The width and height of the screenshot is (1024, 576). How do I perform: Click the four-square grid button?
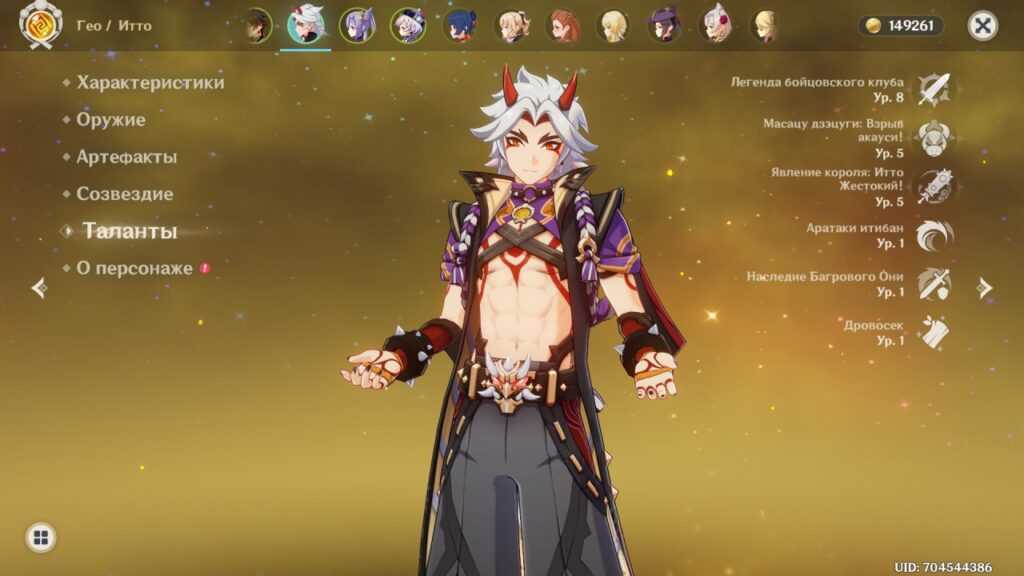pyautogui.click(x=41, y=538)
